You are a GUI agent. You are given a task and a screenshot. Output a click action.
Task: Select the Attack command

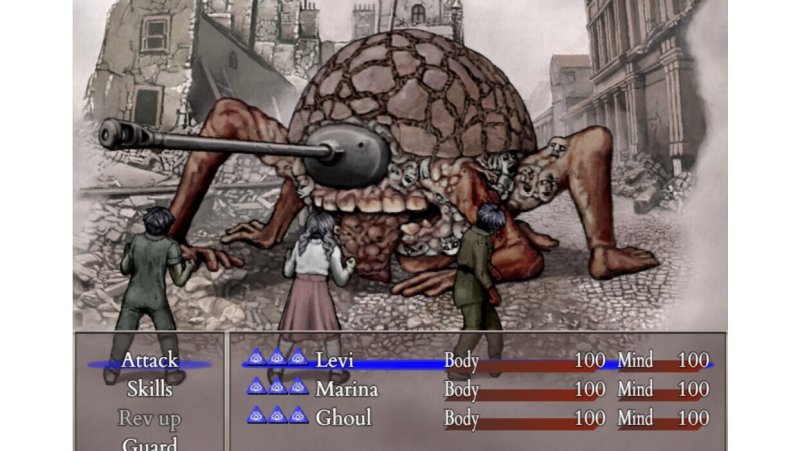tap(149, 361)
